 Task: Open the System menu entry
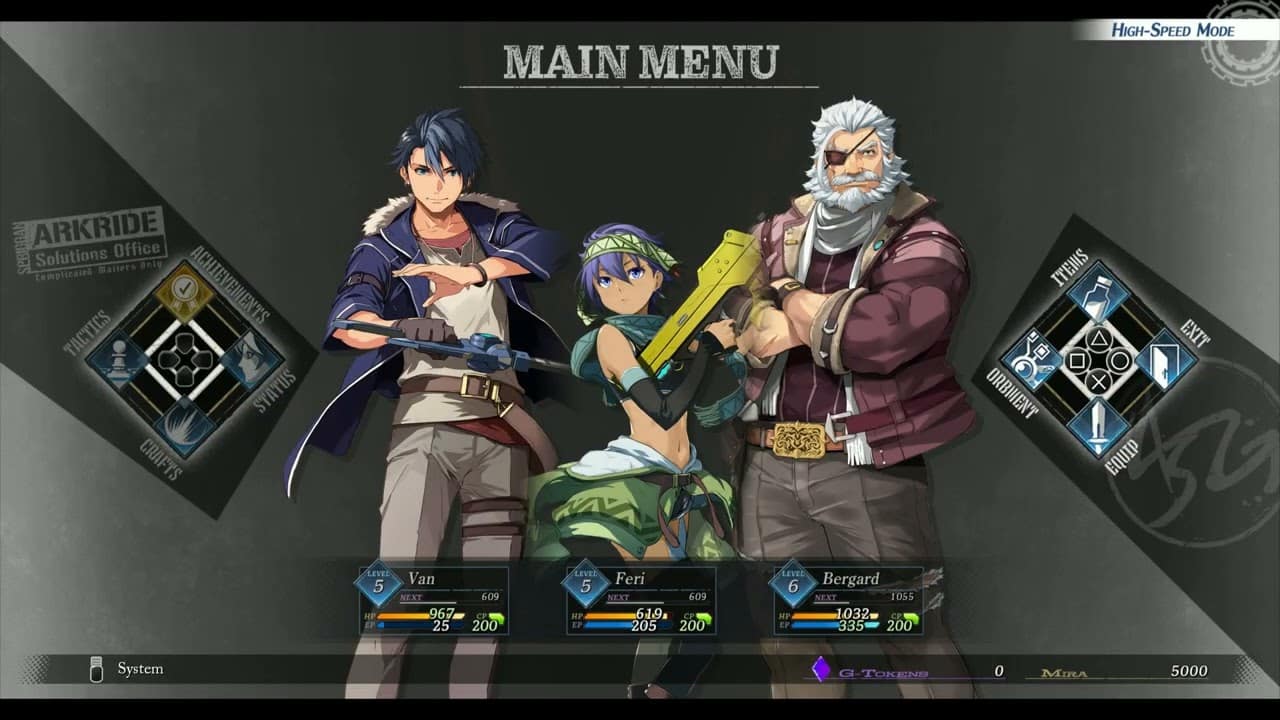(x=143, y=669)
